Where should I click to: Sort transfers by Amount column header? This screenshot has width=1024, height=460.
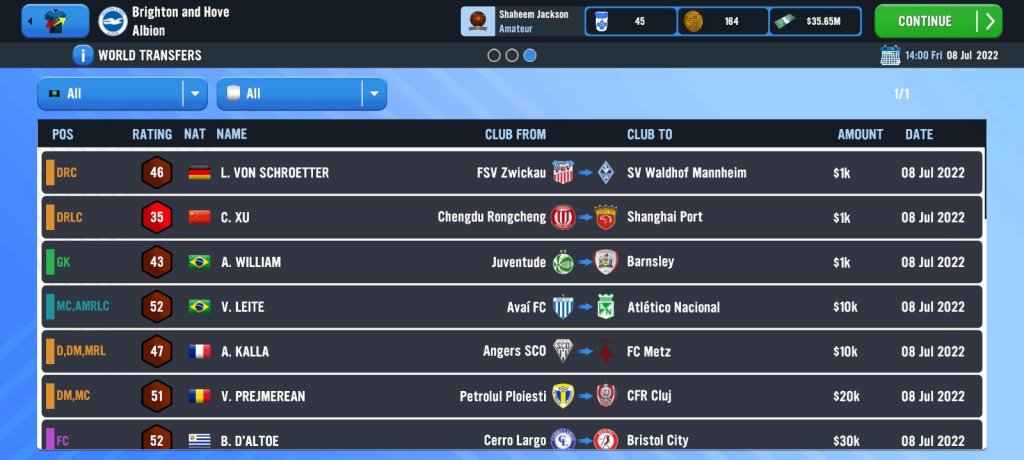click(x=860, y=134)
